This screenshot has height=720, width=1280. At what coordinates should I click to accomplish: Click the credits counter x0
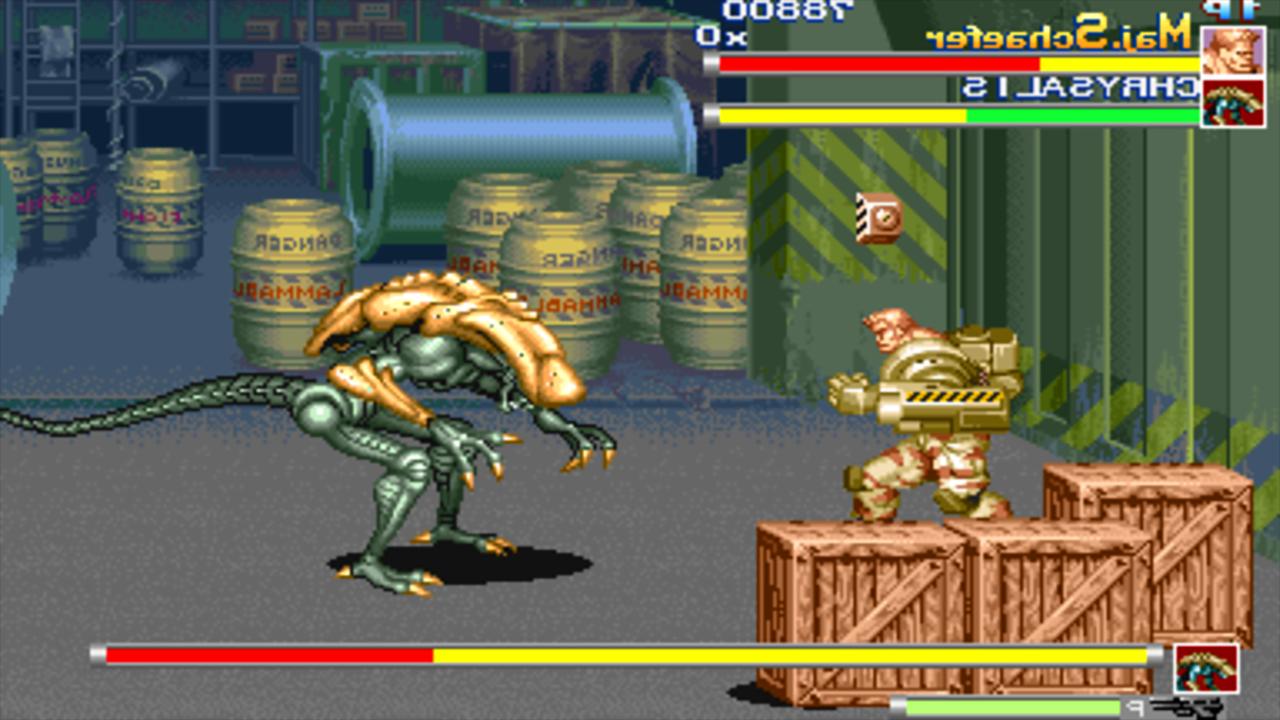tap(710, 37)
